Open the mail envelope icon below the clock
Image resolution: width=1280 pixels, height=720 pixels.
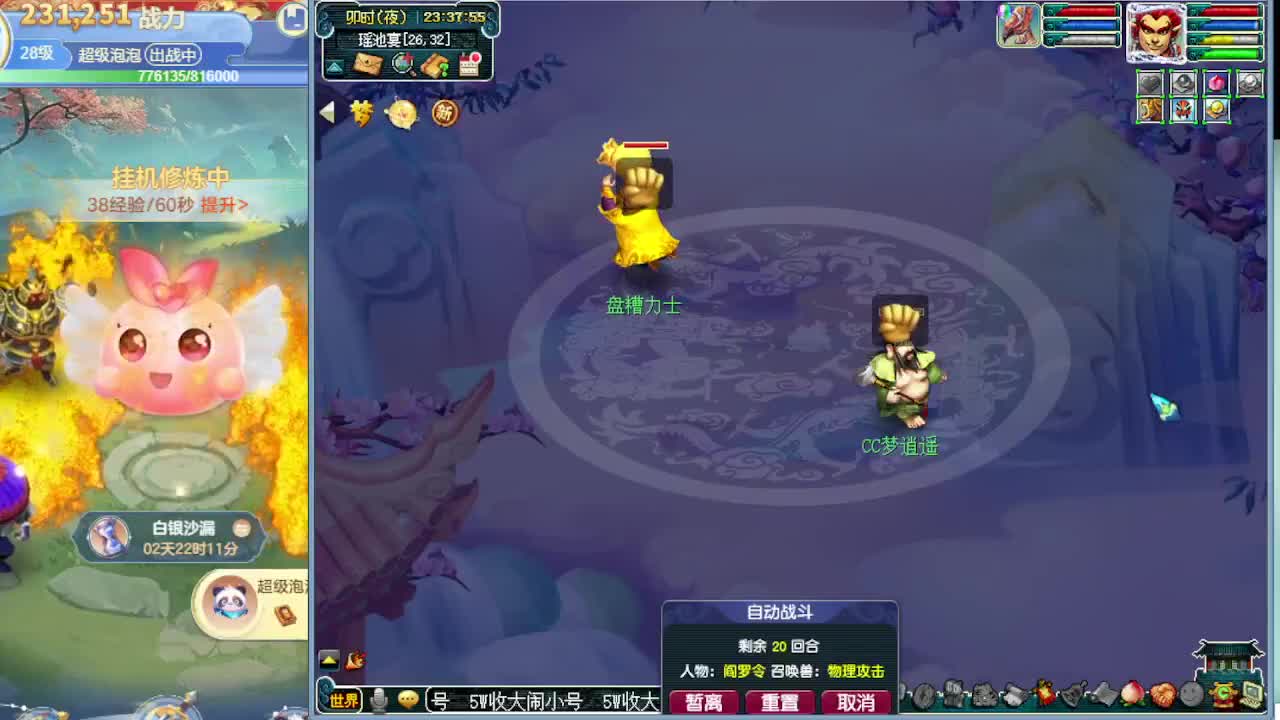pos(368,63)
